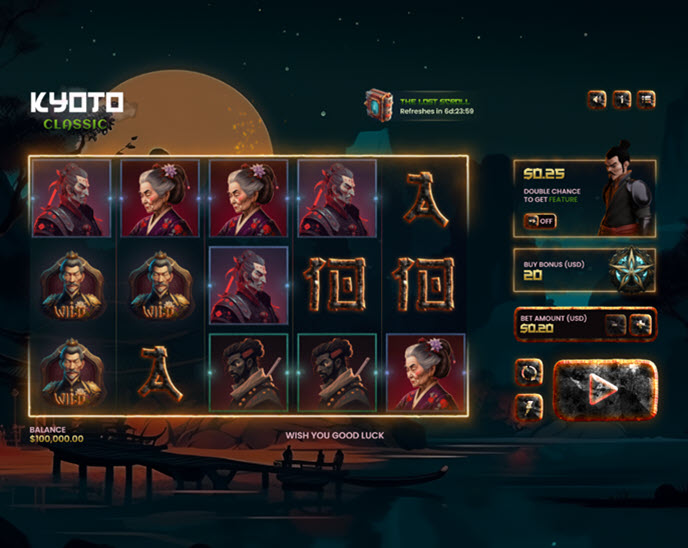Increase the bet amount with plus
Image resolution: width=688 pixels, height=548 pixels.
[x=641, y=323]
